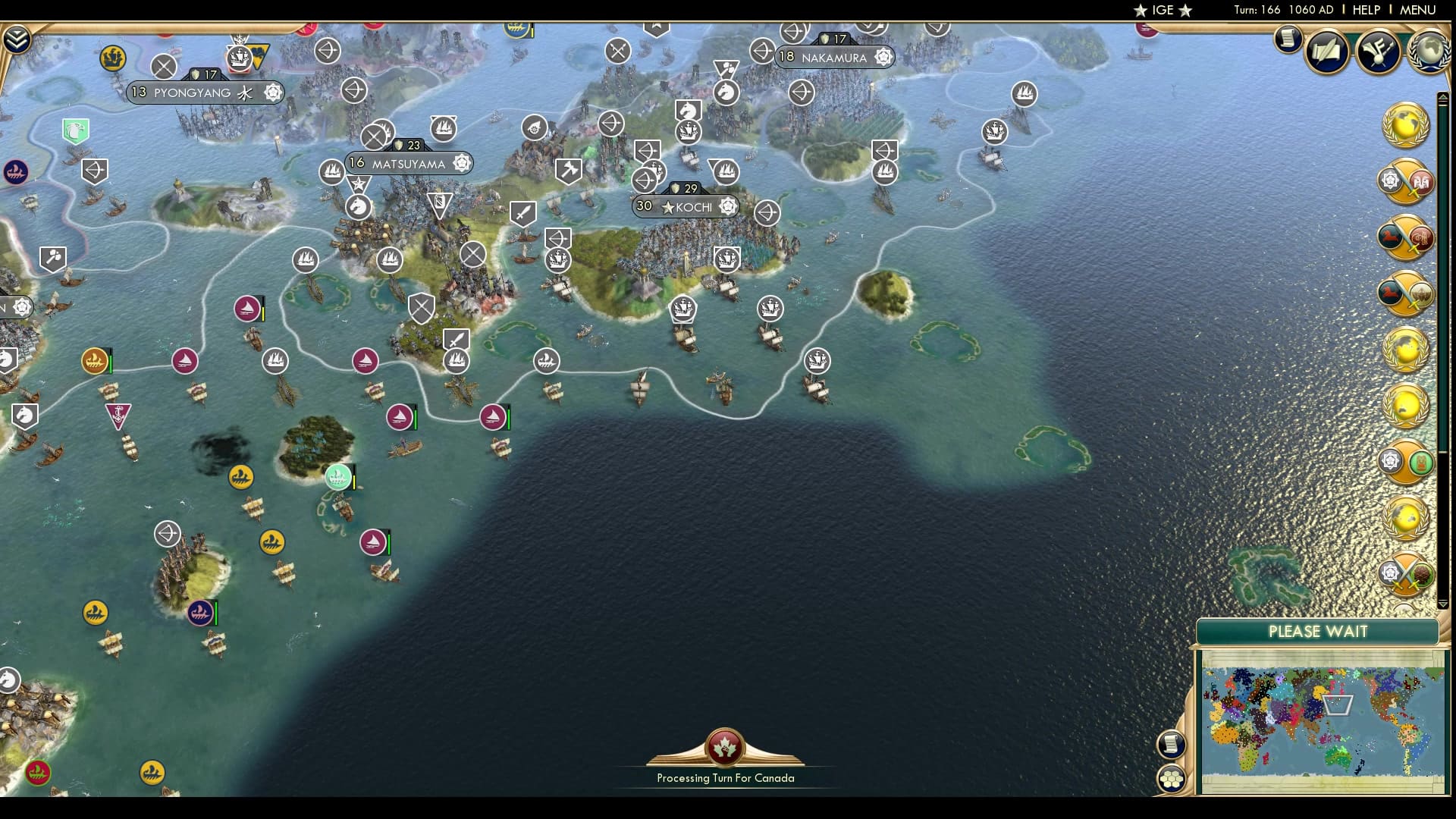Select the Kochi city banner
The width and height of the screenshot is (1456, 819).
coord(686,206)
